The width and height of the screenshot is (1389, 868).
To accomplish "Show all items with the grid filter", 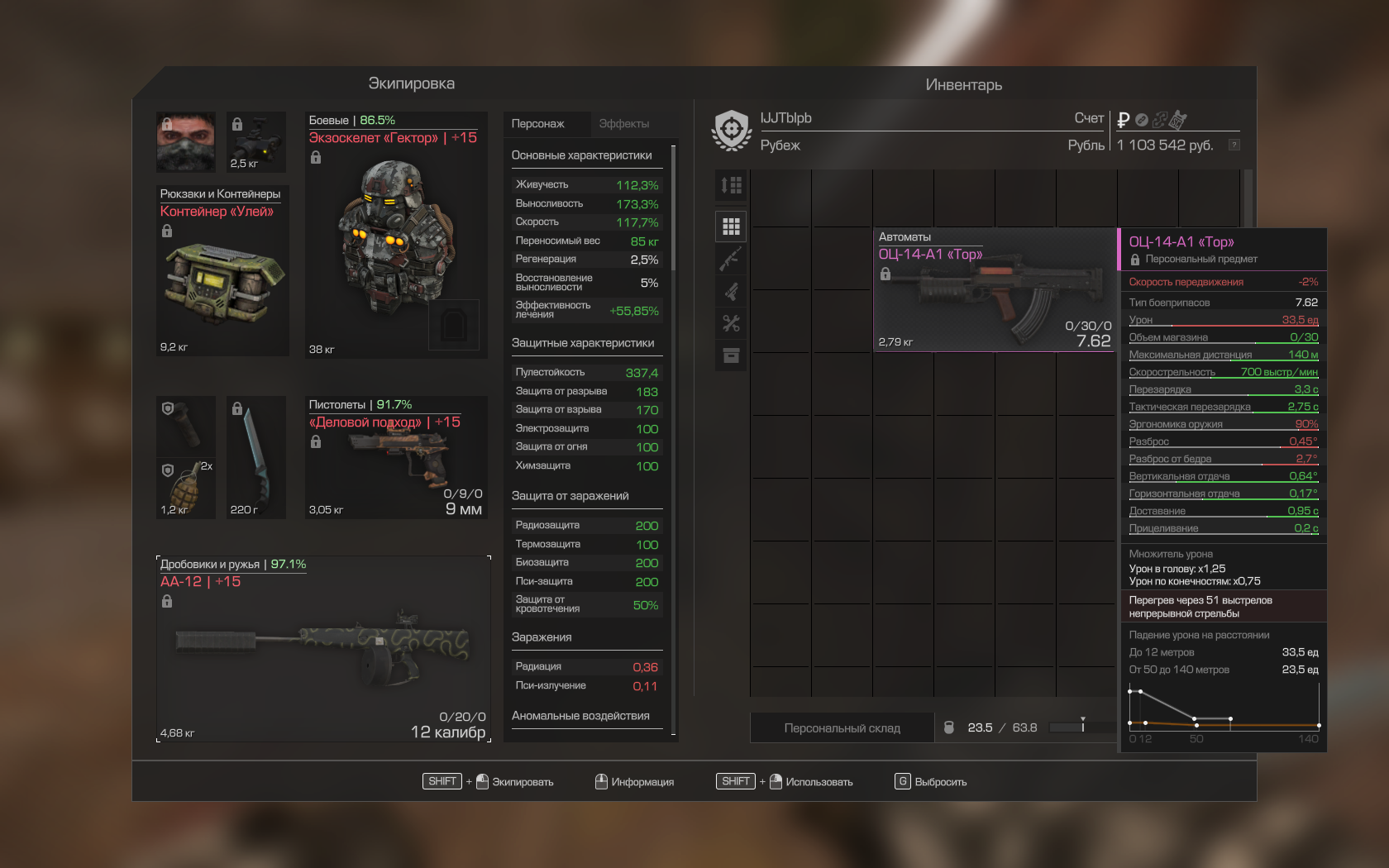I will pos(732,227).
